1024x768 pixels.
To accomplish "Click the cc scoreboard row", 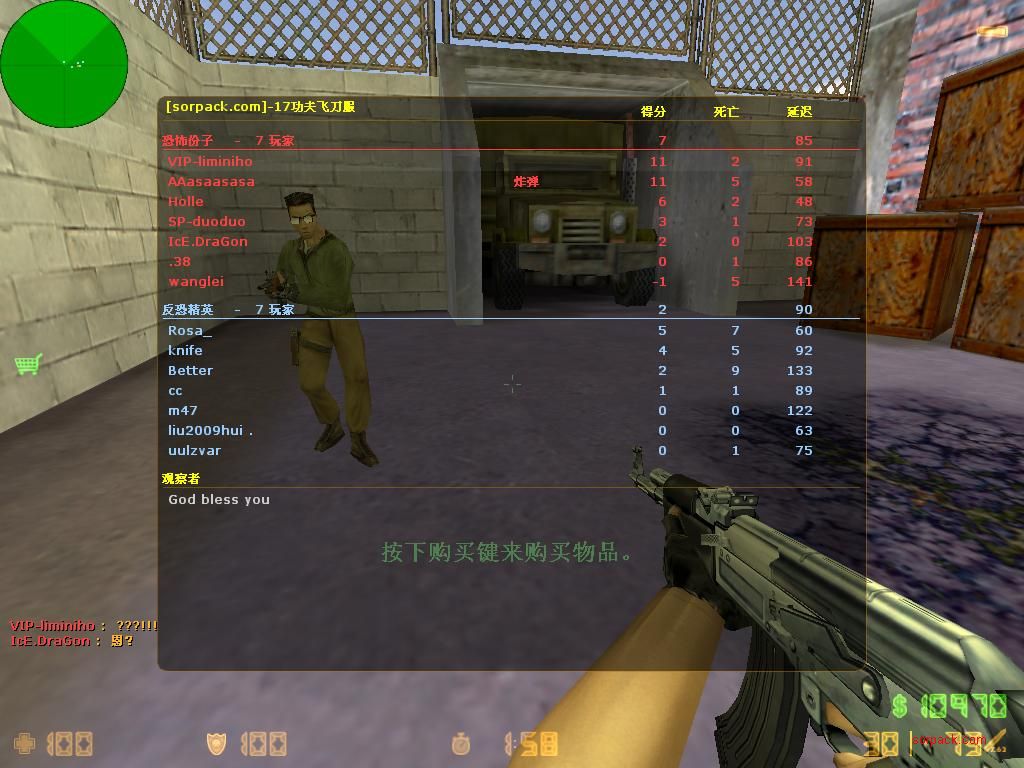I will tap(175, 390).
